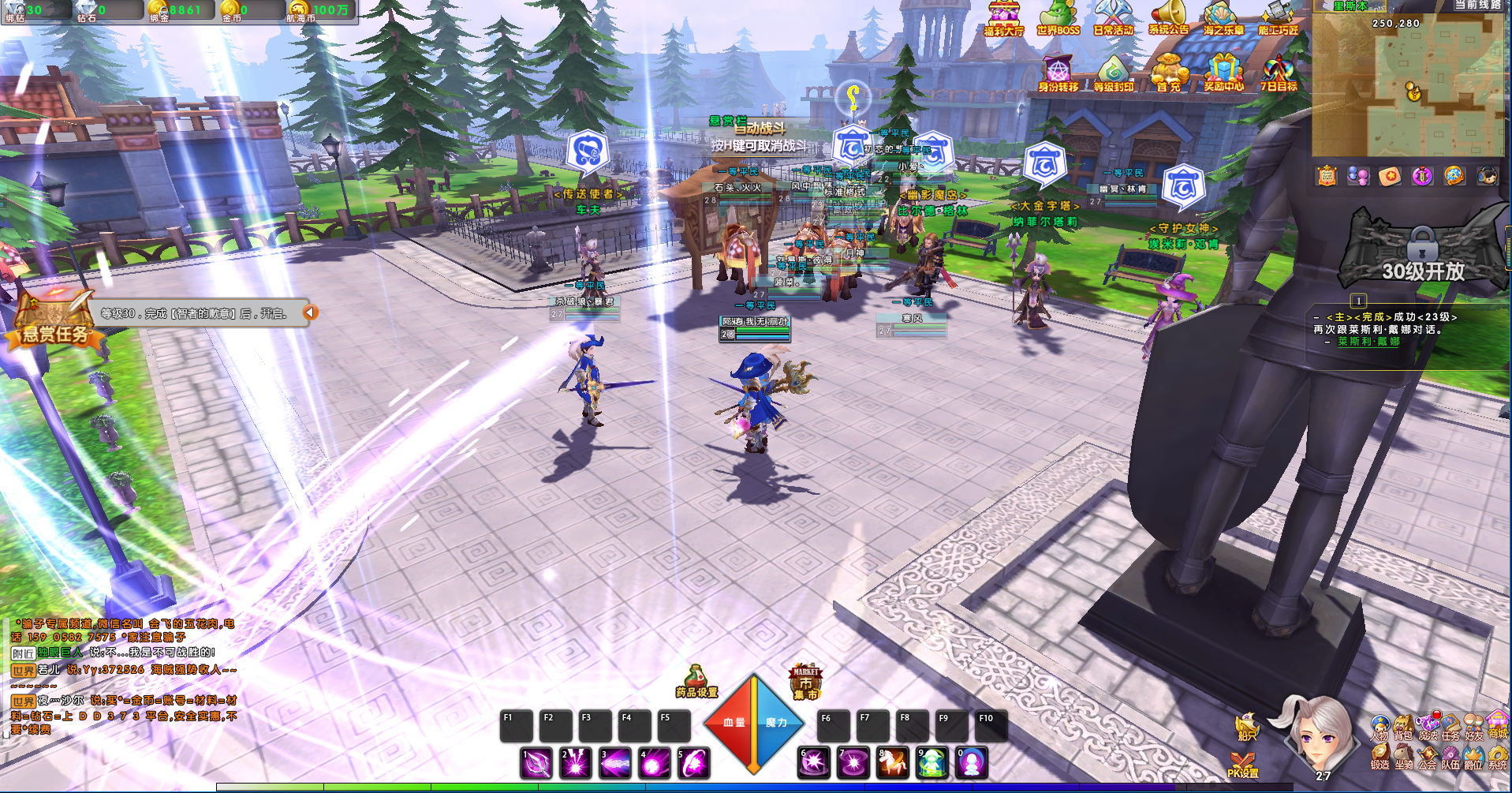Collapse the bounty hint with orange arrow
This screenshot has width=1512, height=793.
coord(310,312)
